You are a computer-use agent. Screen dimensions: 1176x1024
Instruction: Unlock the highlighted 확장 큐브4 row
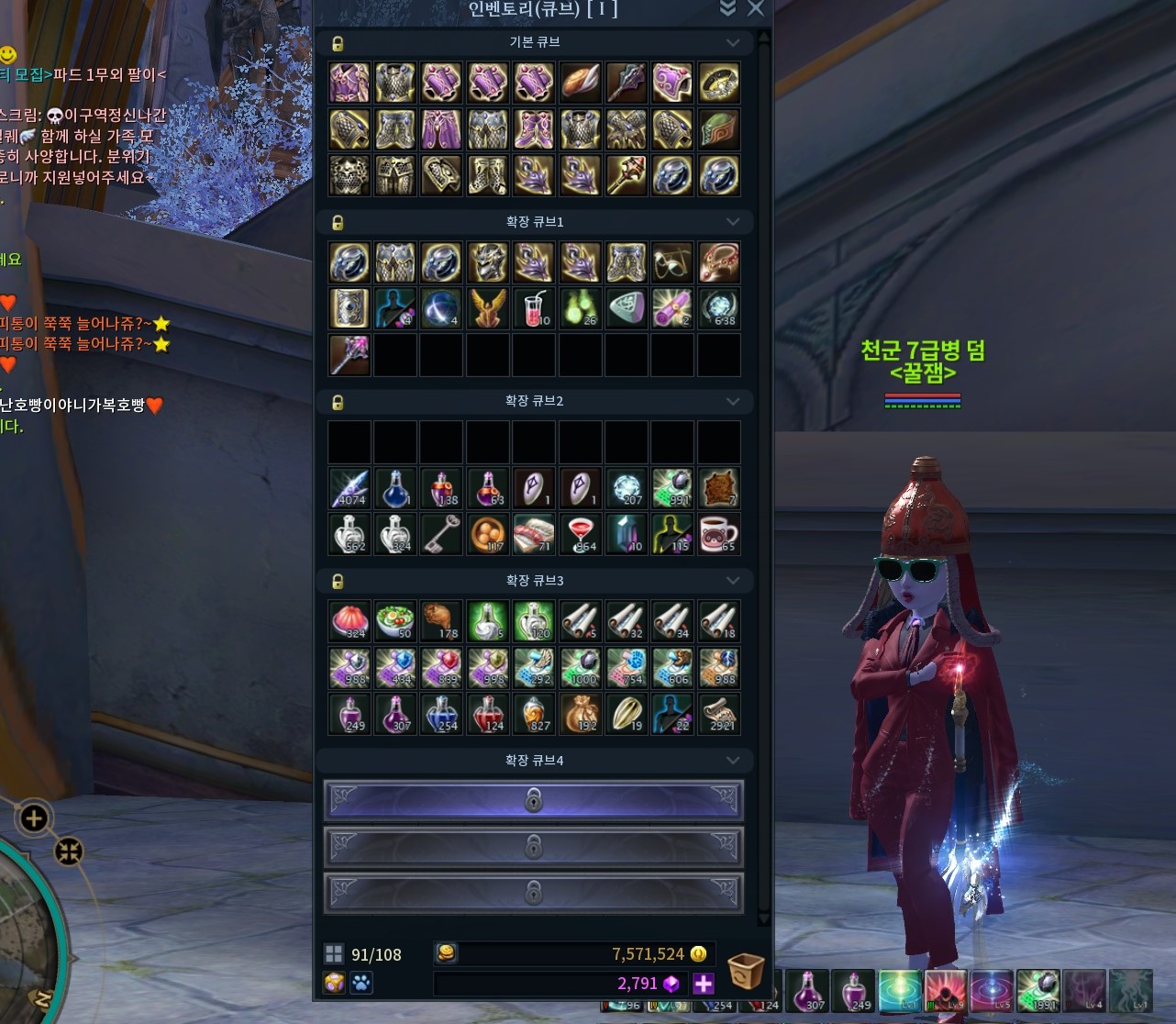pyautogui.click(x=533, y=801)
